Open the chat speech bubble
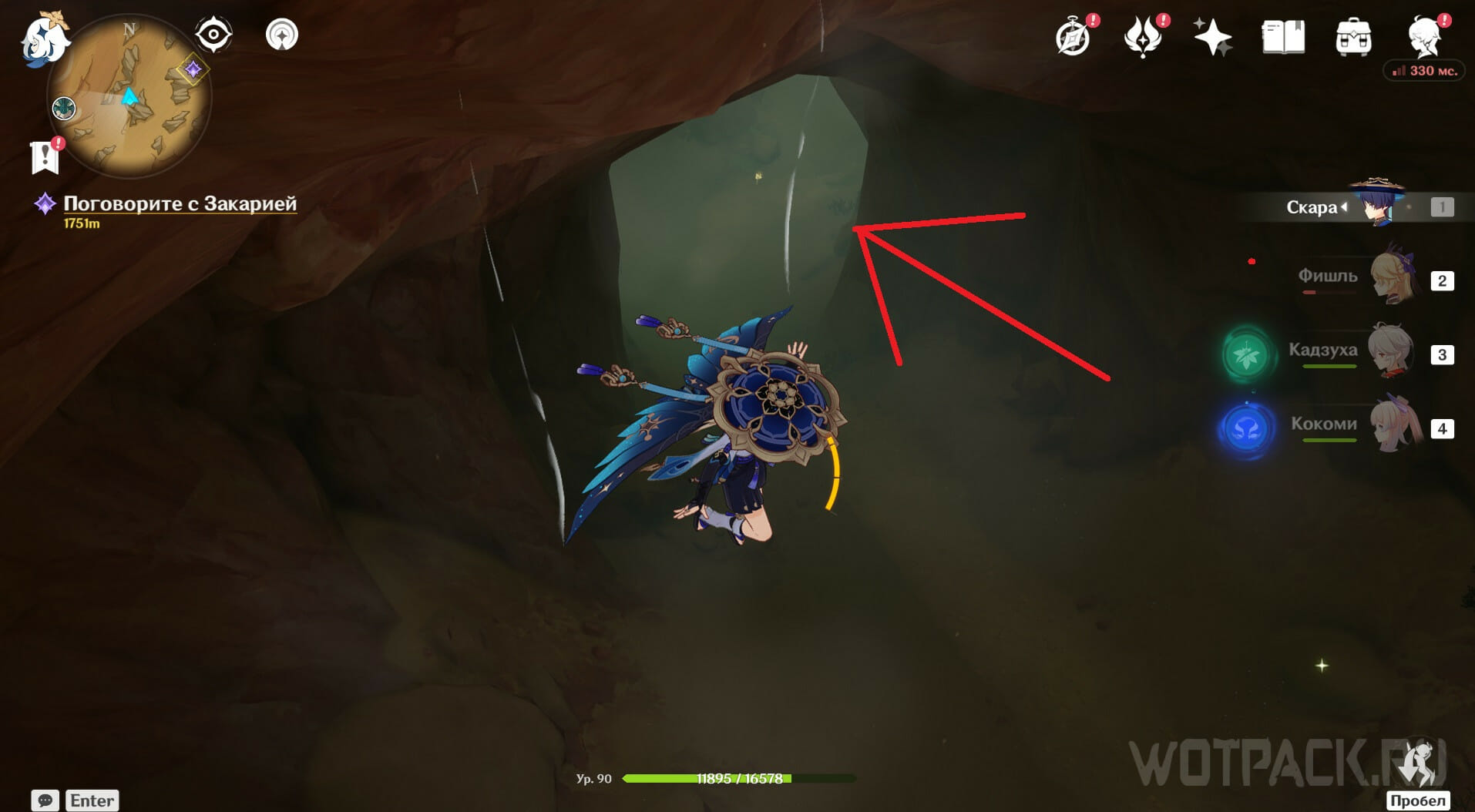 pyautogui.click(x=45, y=800)
